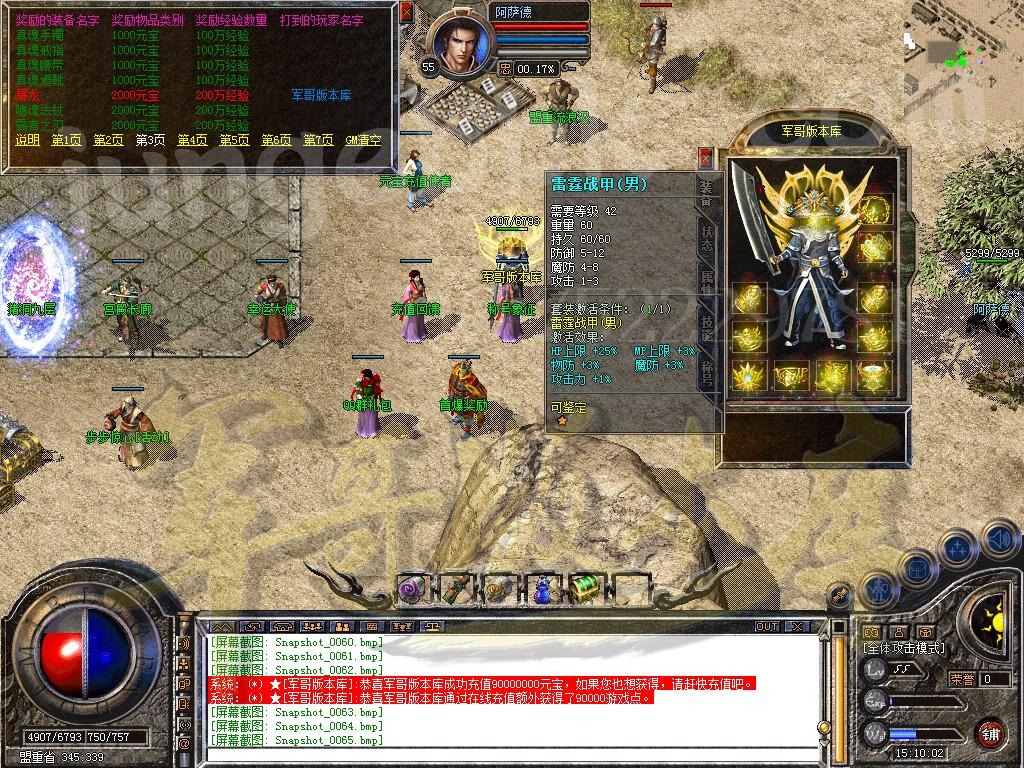Close the character equipment window
This screenshot has width=1024, height=768.
point(706,158)
